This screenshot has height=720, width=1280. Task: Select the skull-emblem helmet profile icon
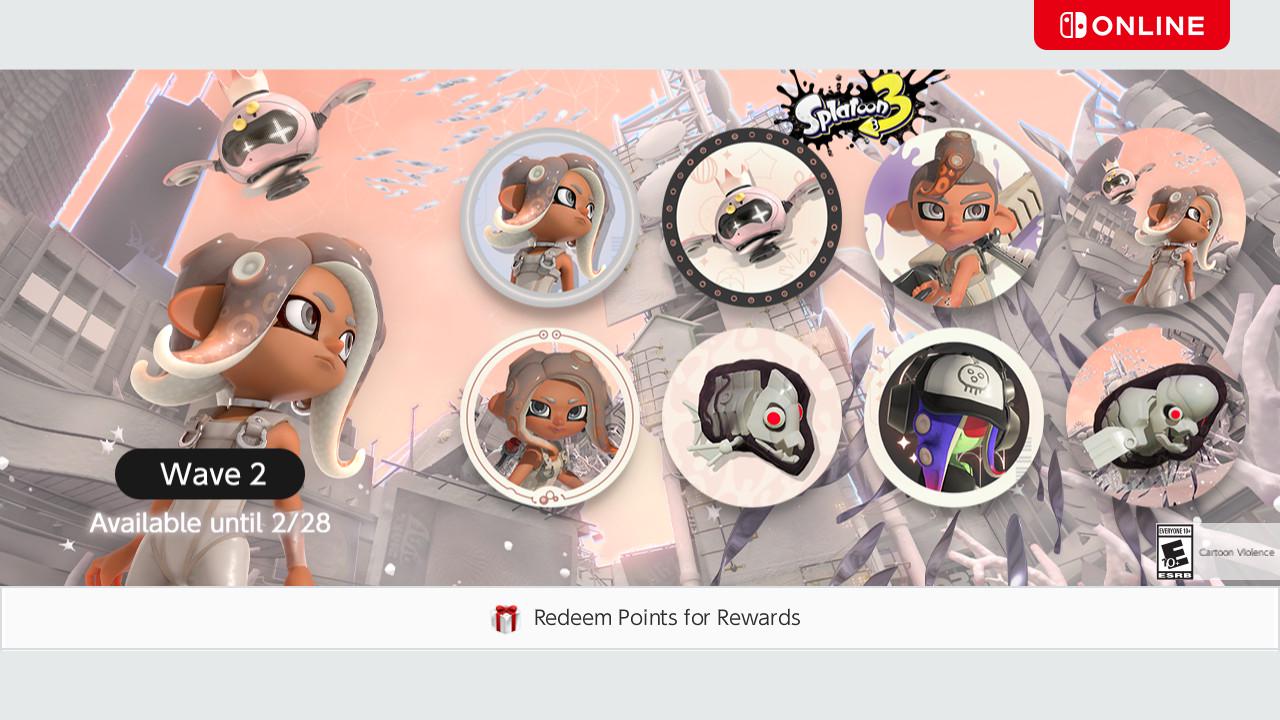coord(955,417)
